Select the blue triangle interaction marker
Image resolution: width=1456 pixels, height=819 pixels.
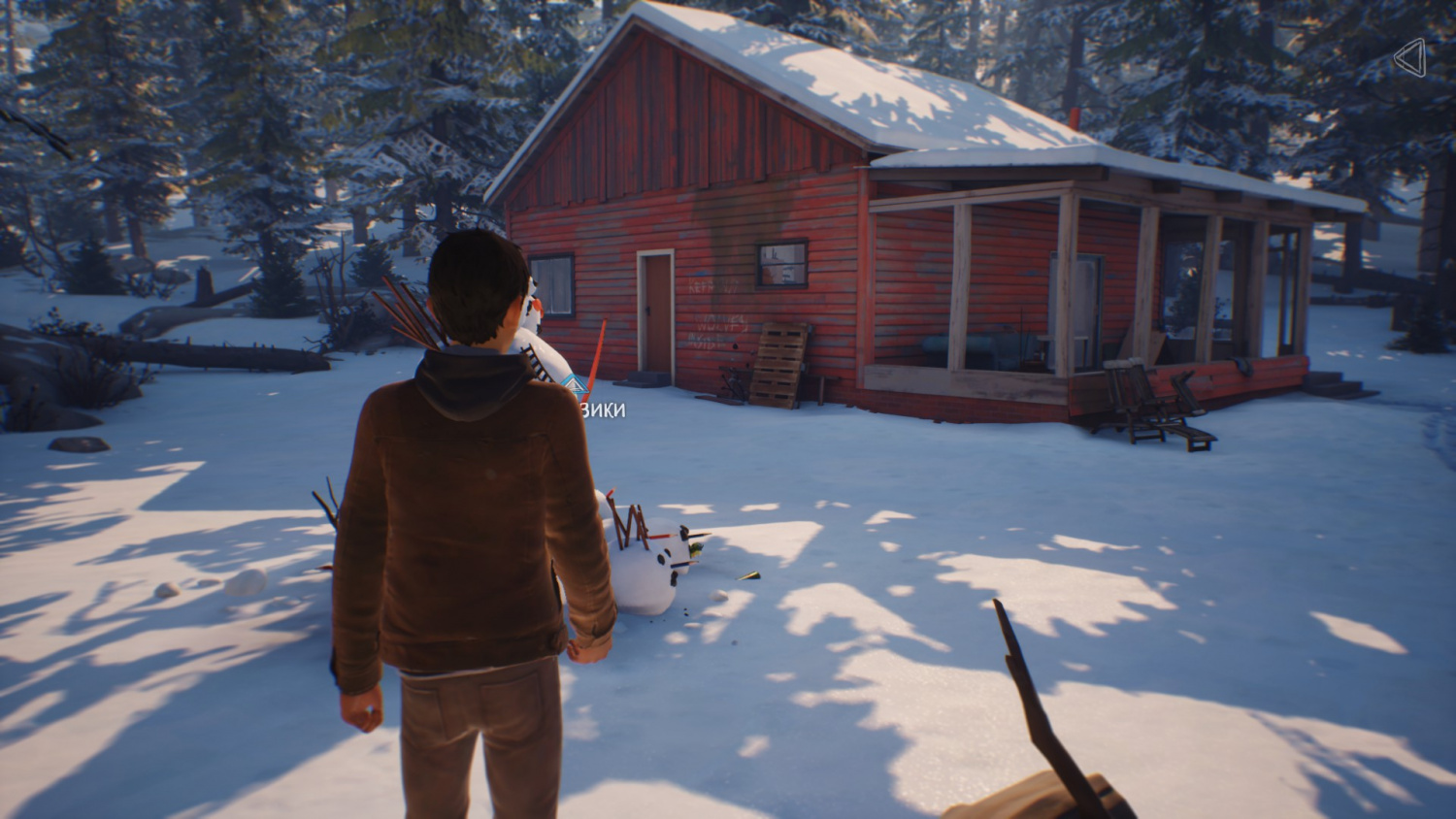pos(578,386)
